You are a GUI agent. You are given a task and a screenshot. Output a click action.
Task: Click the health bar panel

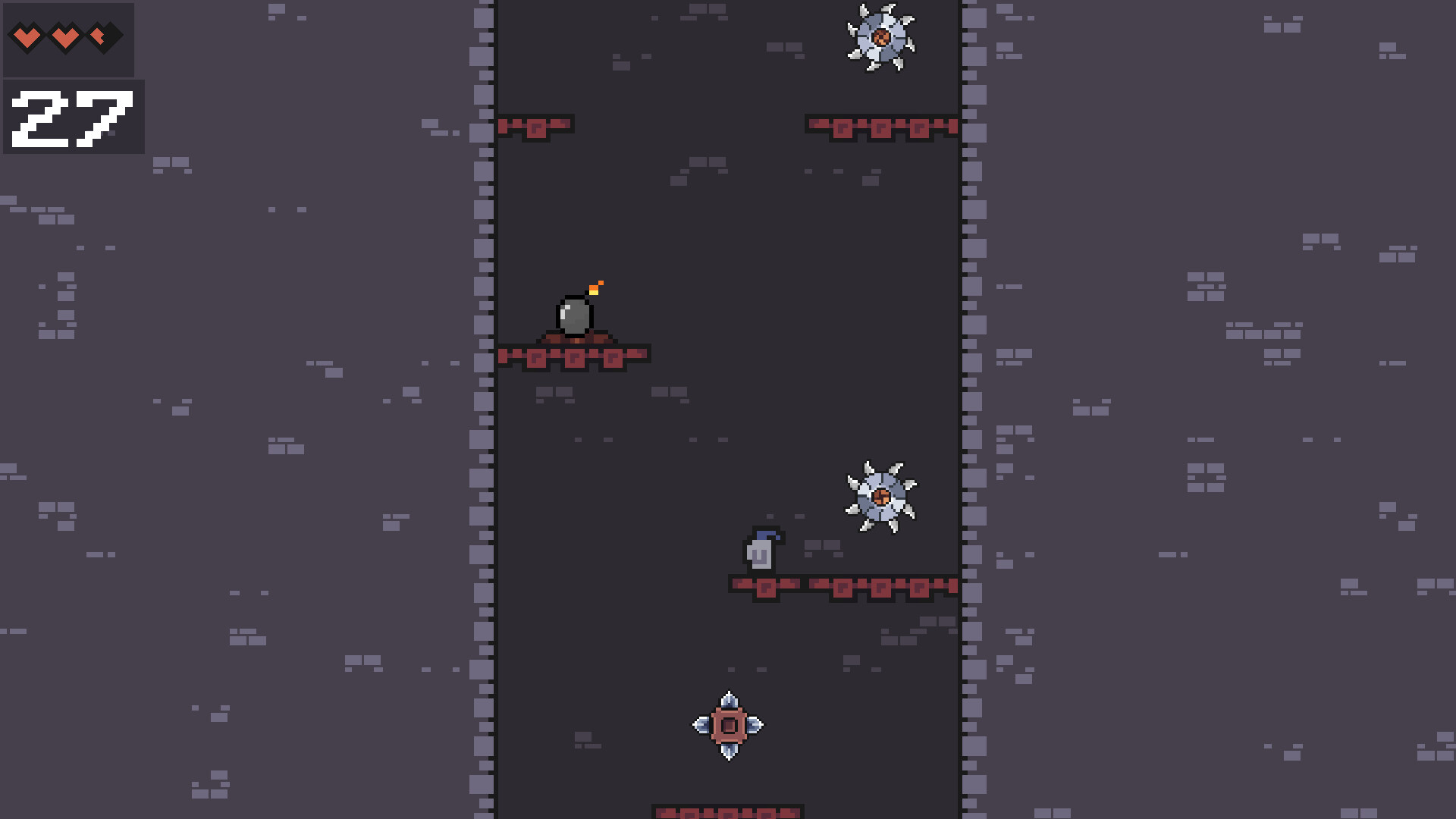70,38
